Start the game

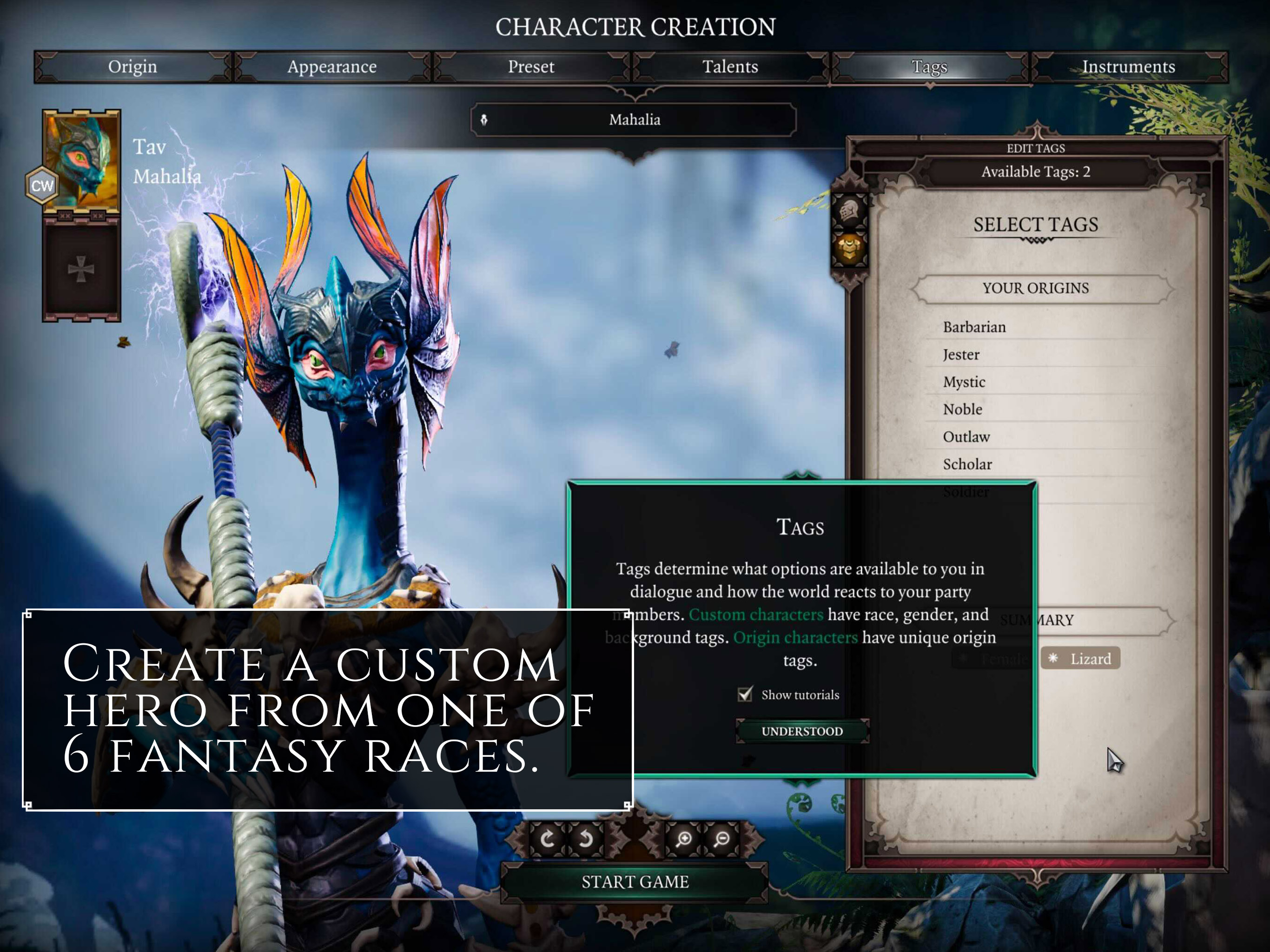point(635,881)
